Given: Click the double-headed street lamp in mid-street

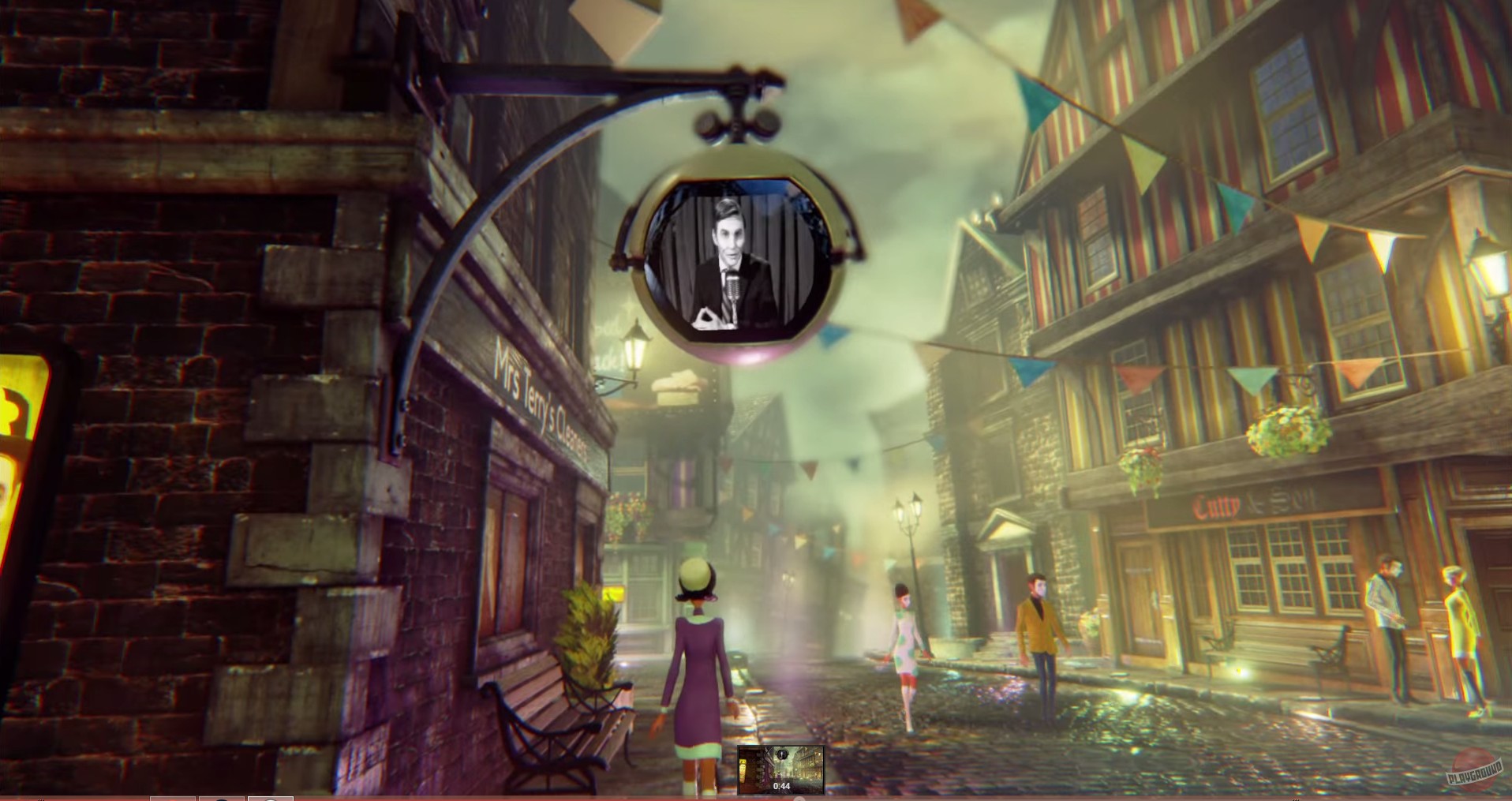Looking at the screenshot, I should coord(909,513).
